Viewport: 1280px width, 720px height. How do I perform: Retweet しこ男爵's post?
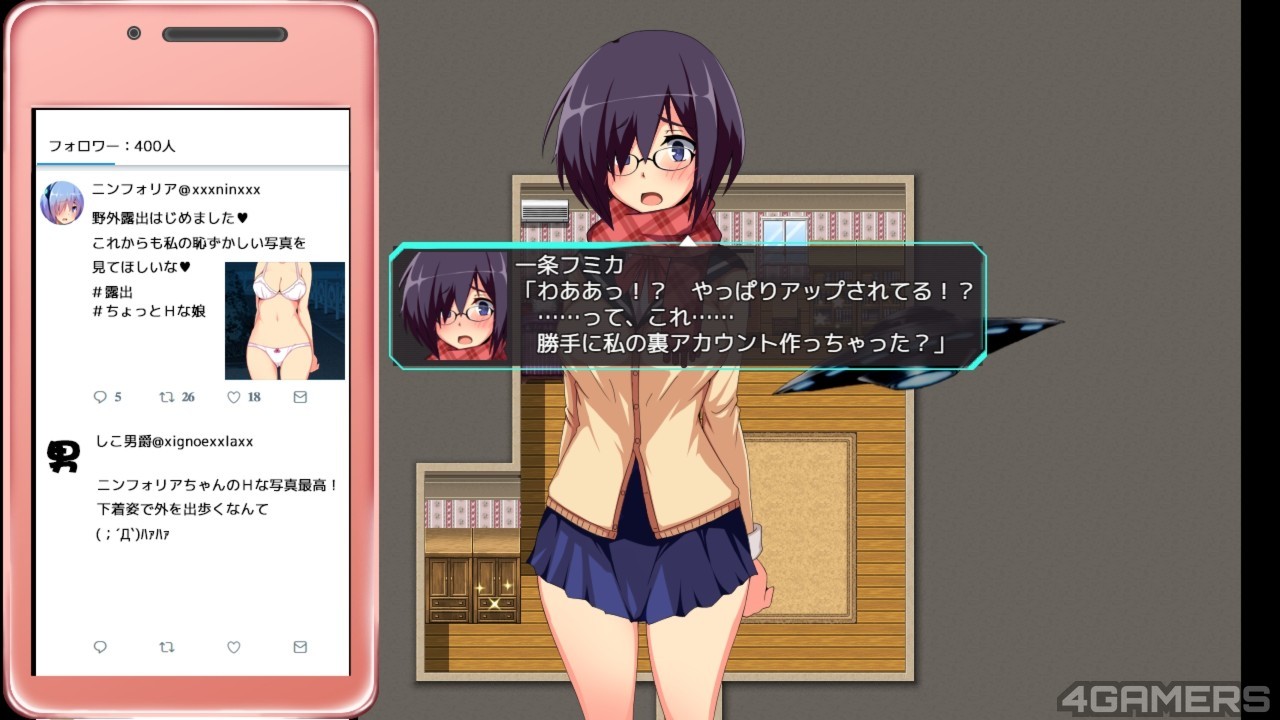pos(167,647)
